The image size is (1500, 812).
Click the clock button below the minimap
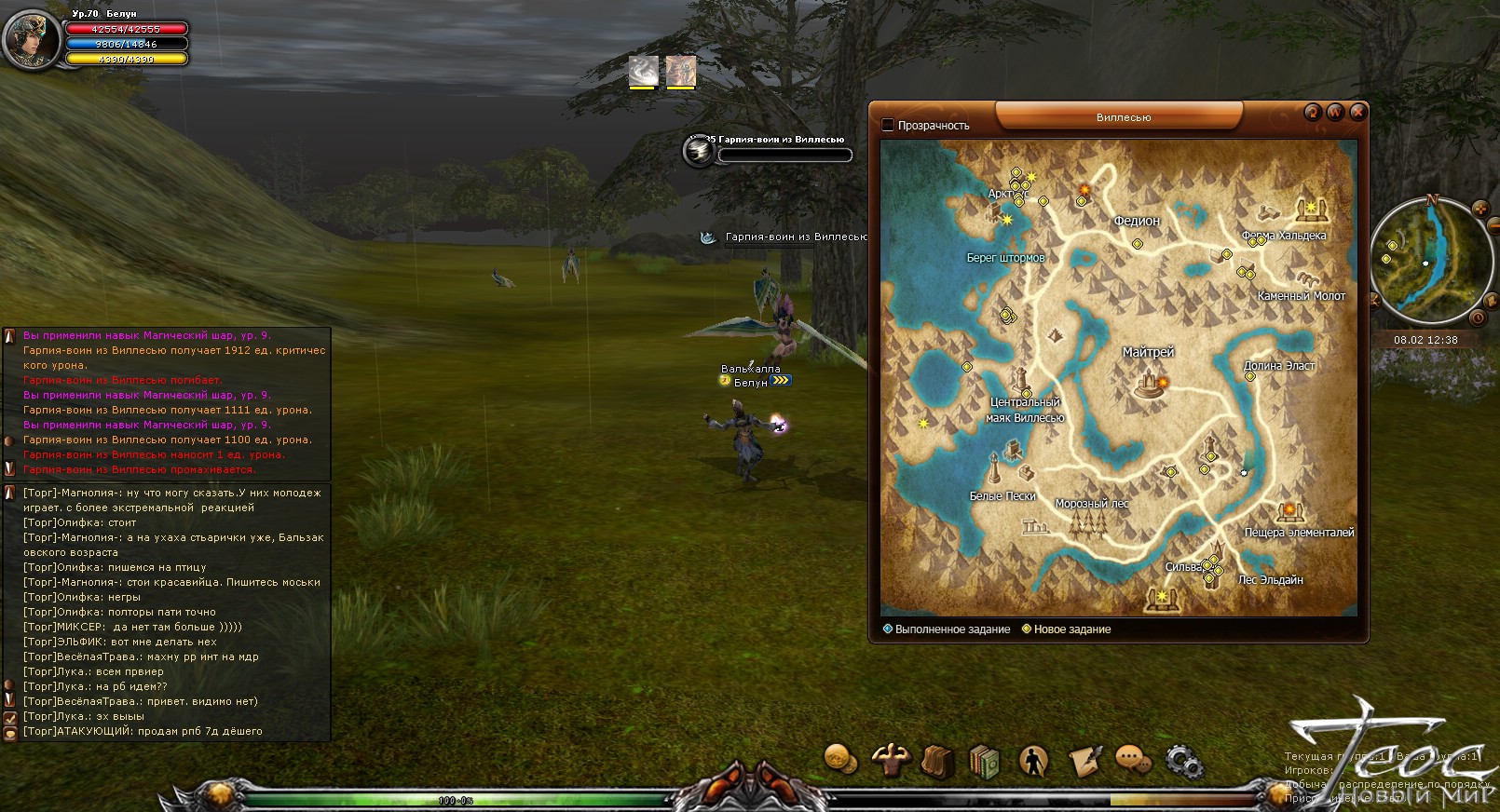(1477, 318)
